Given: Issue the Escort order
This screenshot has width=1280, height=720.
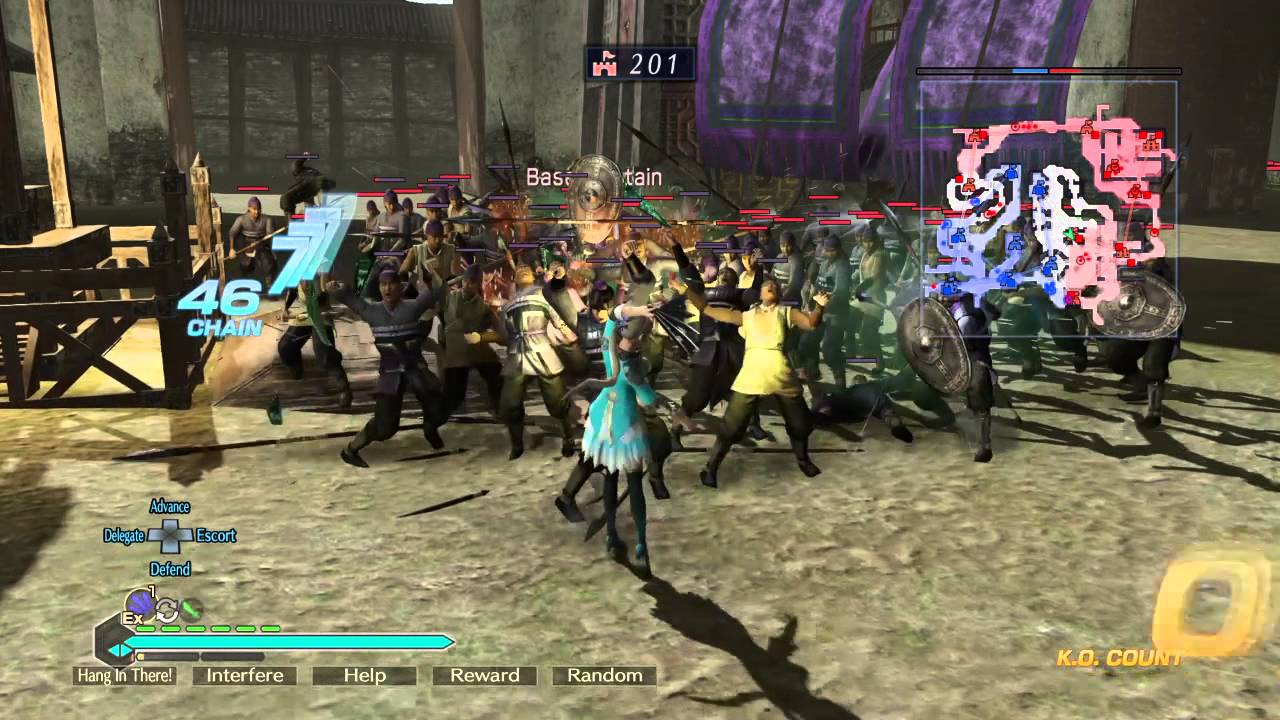Looking at the screenshot, I should point(216,536).
